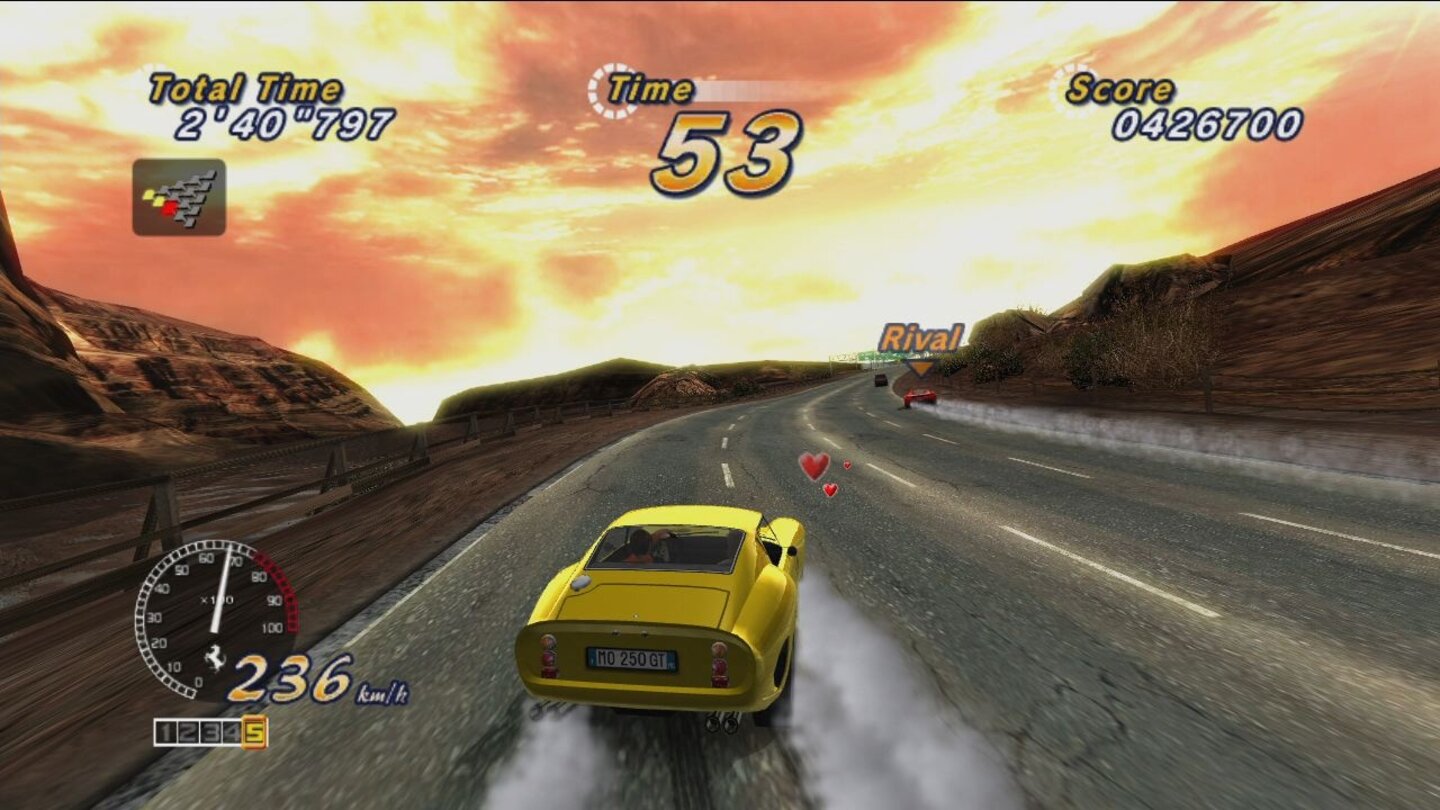The image size is (1440, 810).
Task: Switch to gear 1 in the gear strip
Action: click(x=165, y=733)
